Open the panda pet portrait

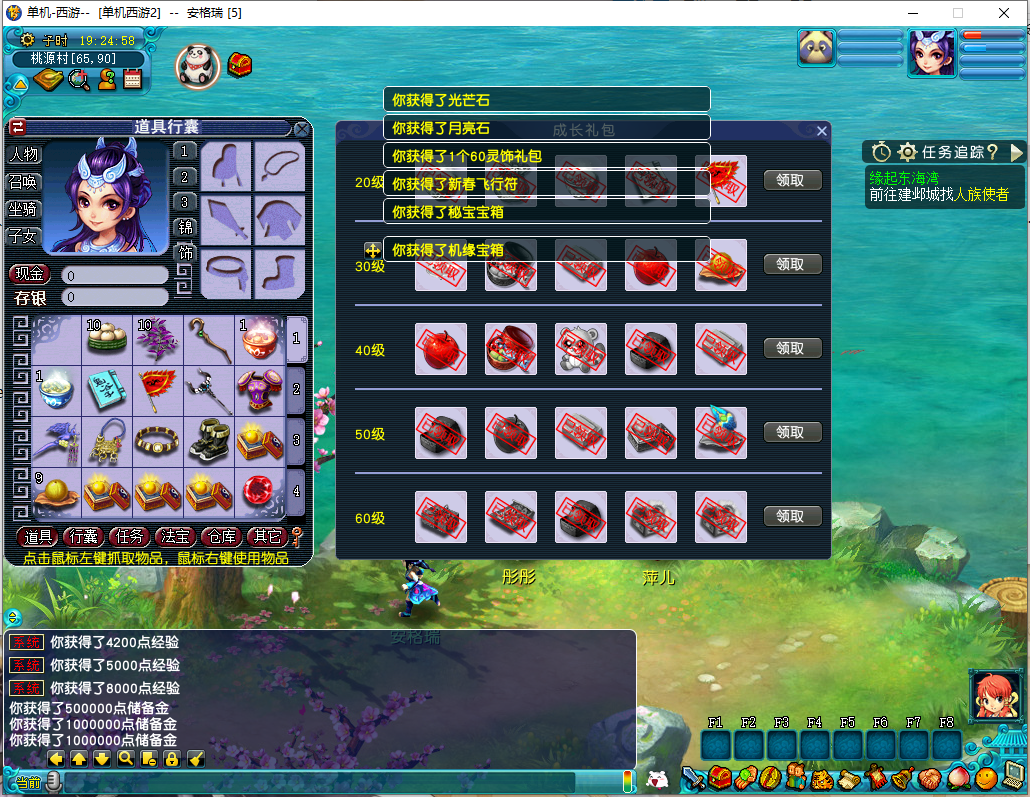197,65
